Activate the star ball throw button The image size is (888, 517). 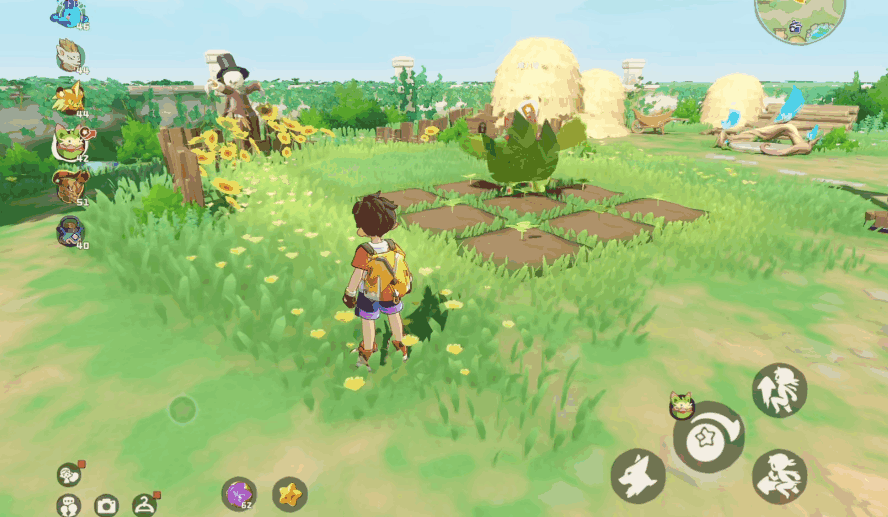pyautogui.click(x=708, y=437)
